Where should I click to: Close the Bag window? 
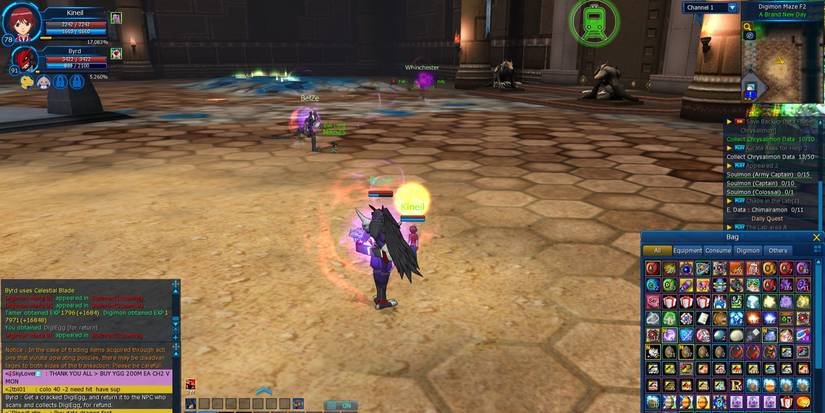coord(816,237)
